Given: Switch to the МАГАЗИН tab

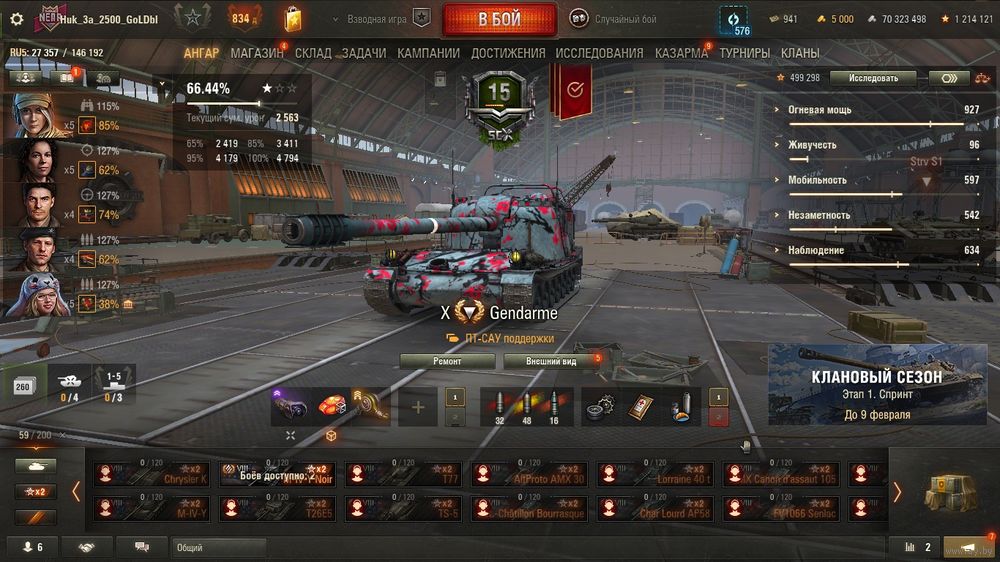Looking at the screenshot, I should [x=256, y=53].
